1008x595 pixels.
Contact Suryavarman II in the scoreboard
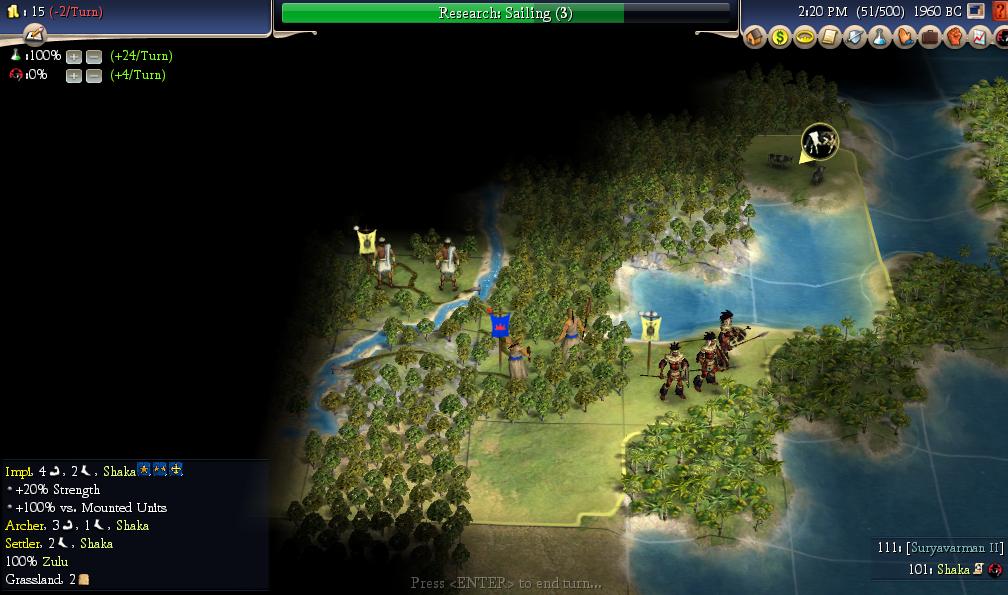(x=940, y=548)
